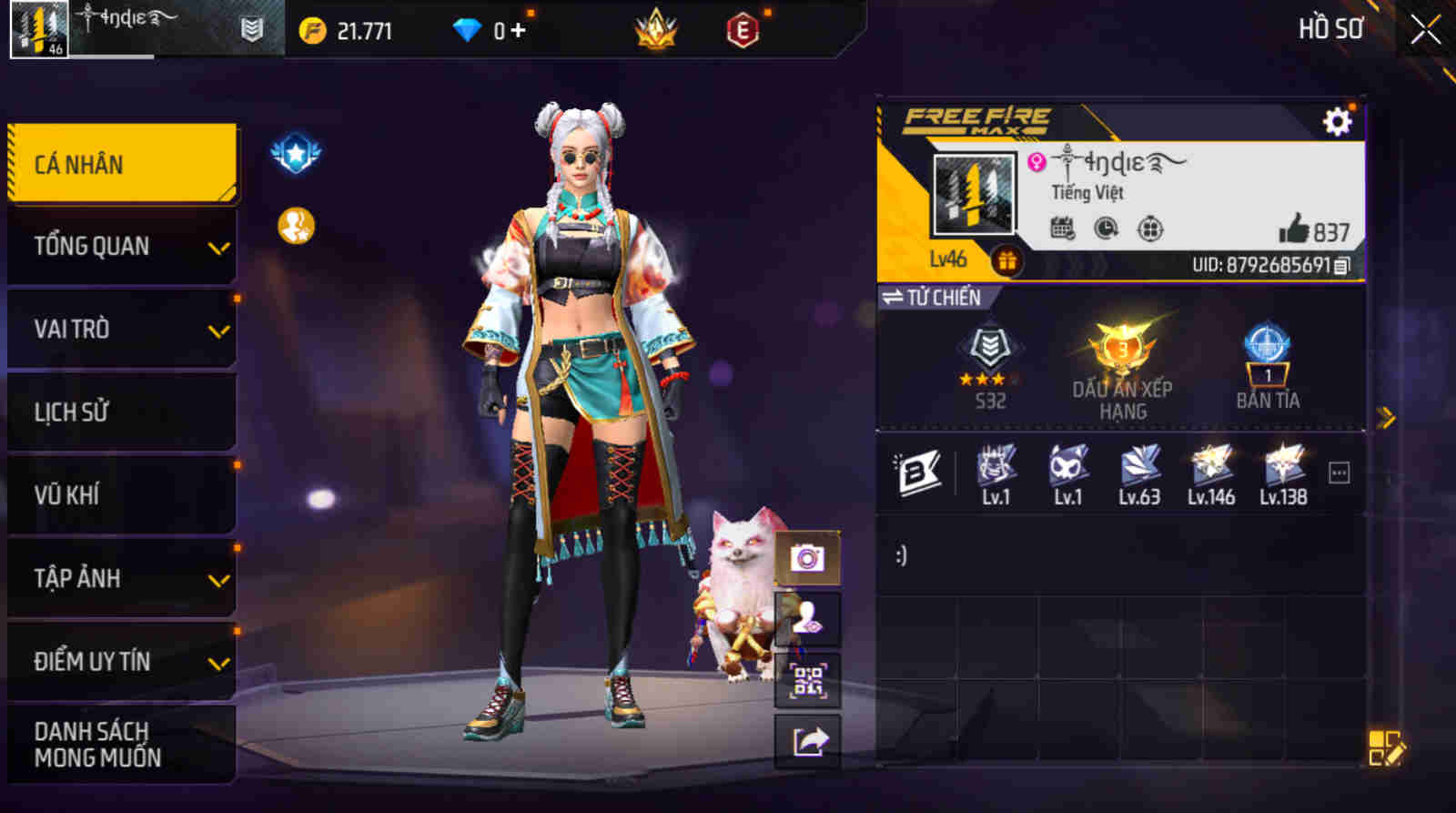Click the gift icon next to Lv46
1456x813 pixels.
coord(1006,262)
